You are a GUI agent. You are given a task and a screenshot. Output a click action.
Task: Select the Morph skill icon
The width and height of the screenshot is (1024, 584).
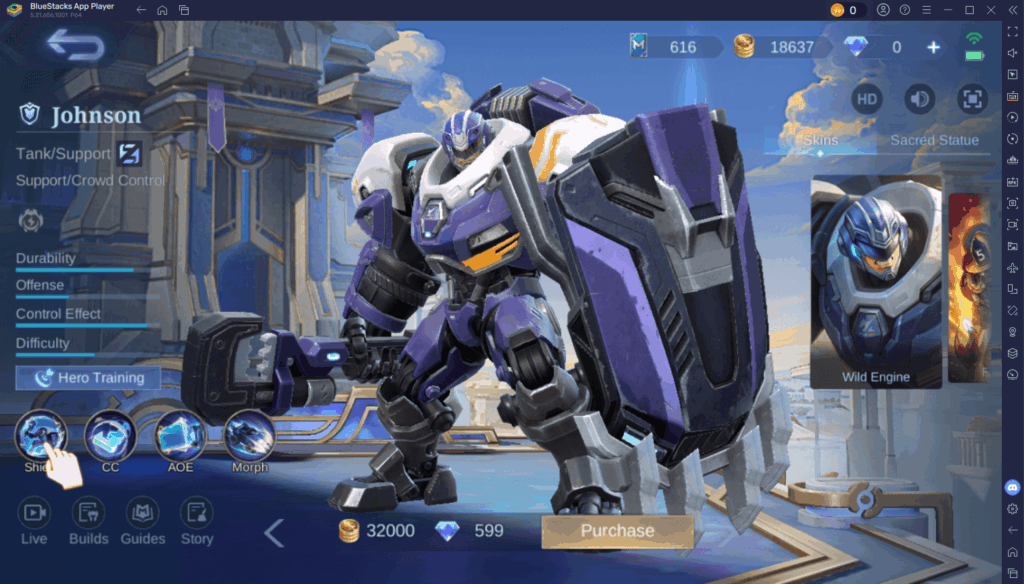pyautogui.click(x=249, y=436)
